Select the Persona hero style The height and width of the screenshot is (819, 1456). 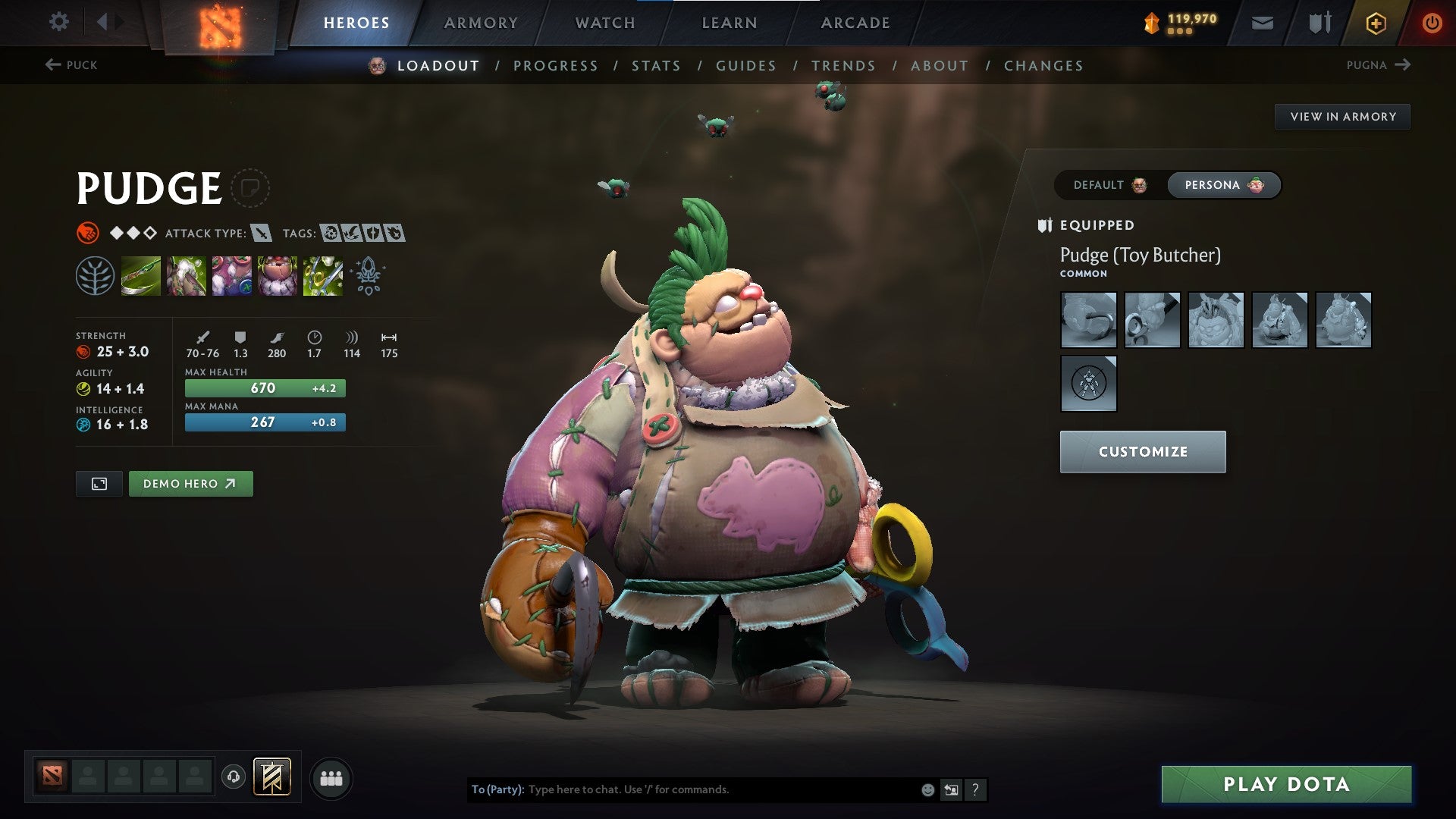tap(1223, 184)
